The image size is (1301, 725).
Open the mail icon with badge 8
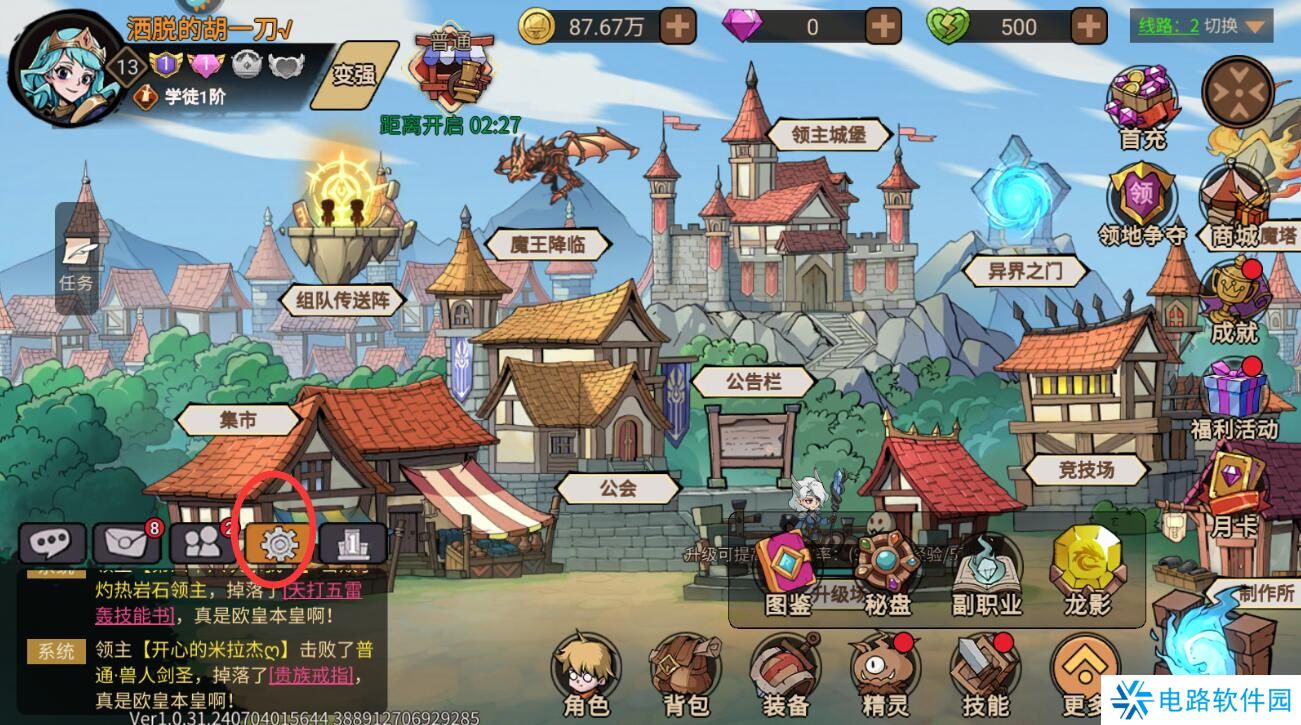123,540
